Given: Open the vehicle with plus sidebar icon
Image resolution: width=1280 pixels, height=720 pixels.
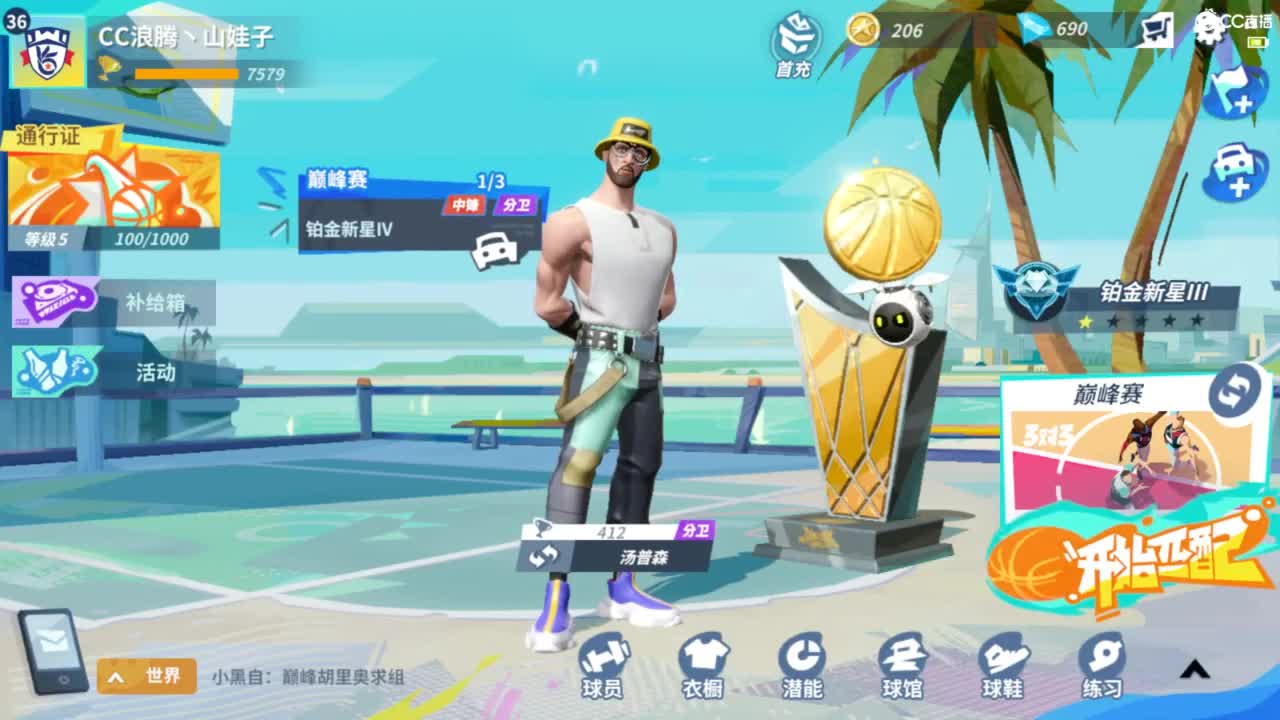Looking at the screenshot, I should 1235,168.
